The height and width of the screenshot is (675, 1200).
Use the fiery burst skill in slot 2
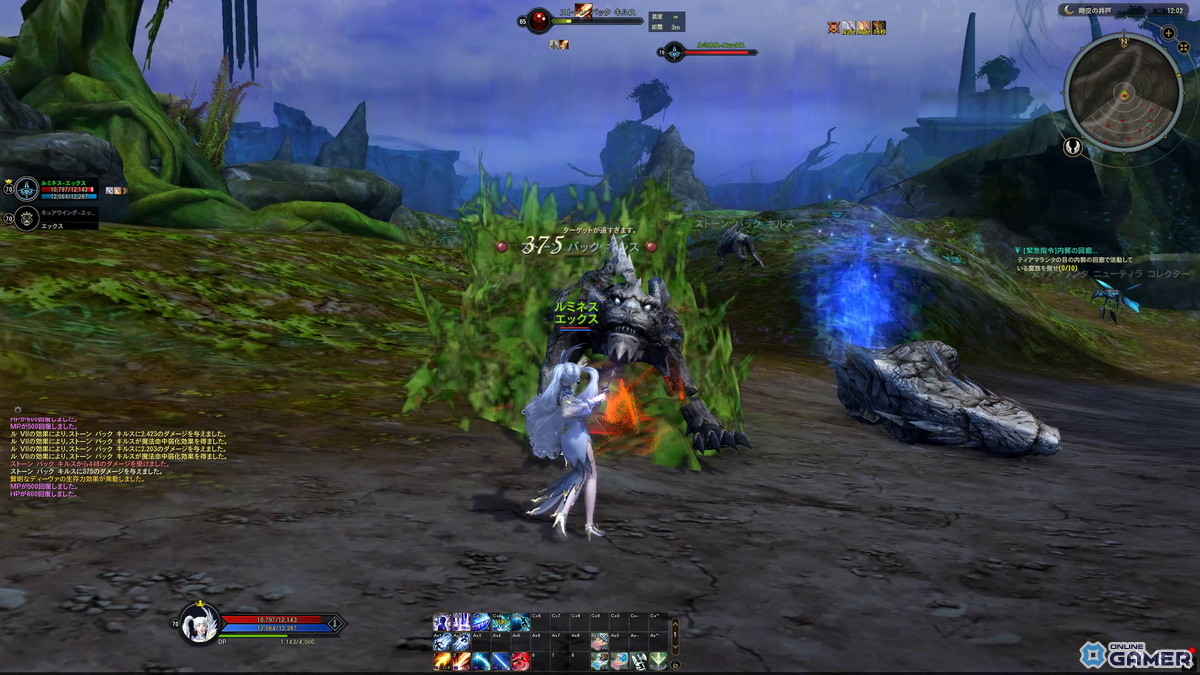tap(460, 661)
